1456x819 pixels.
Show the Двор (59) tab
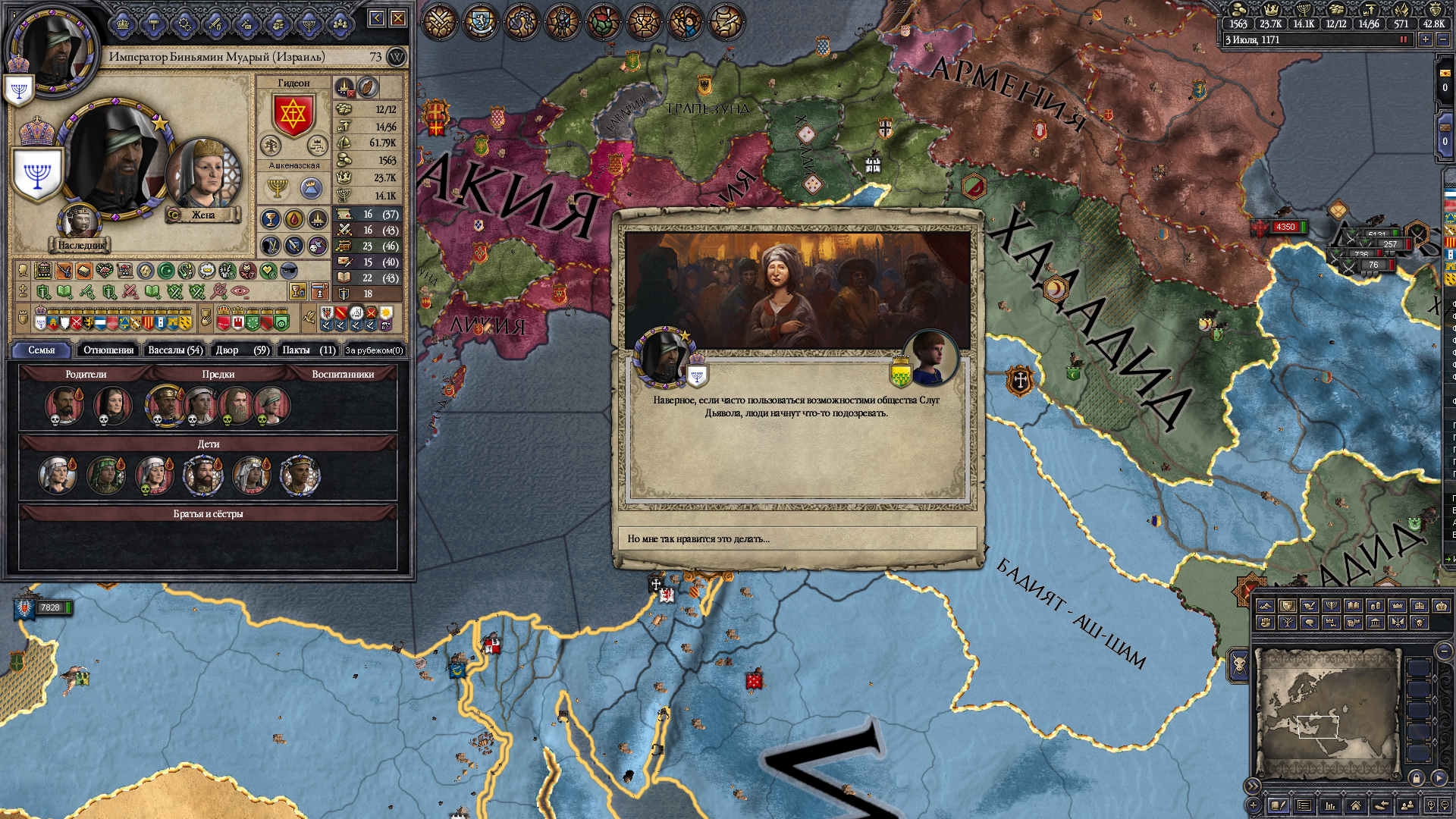[x=242, y=350]
